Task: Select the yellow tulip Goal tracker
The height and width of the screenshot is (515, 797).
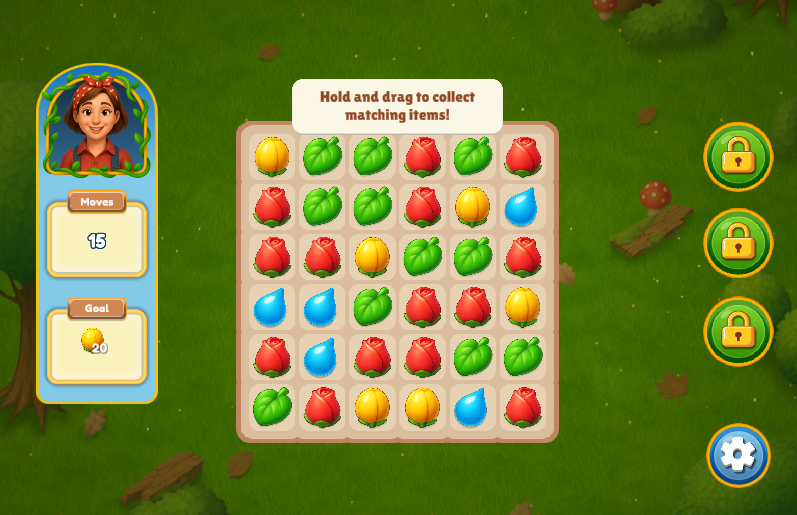Action: coord(96,344)
